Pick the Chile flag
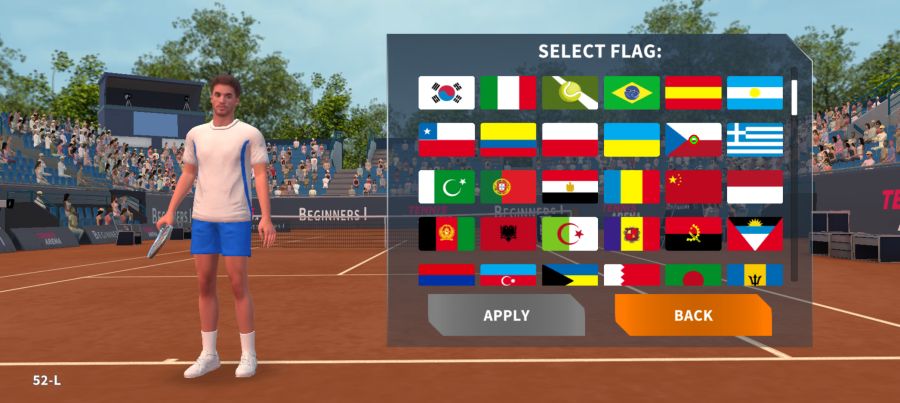 click(x=446, y=140)
